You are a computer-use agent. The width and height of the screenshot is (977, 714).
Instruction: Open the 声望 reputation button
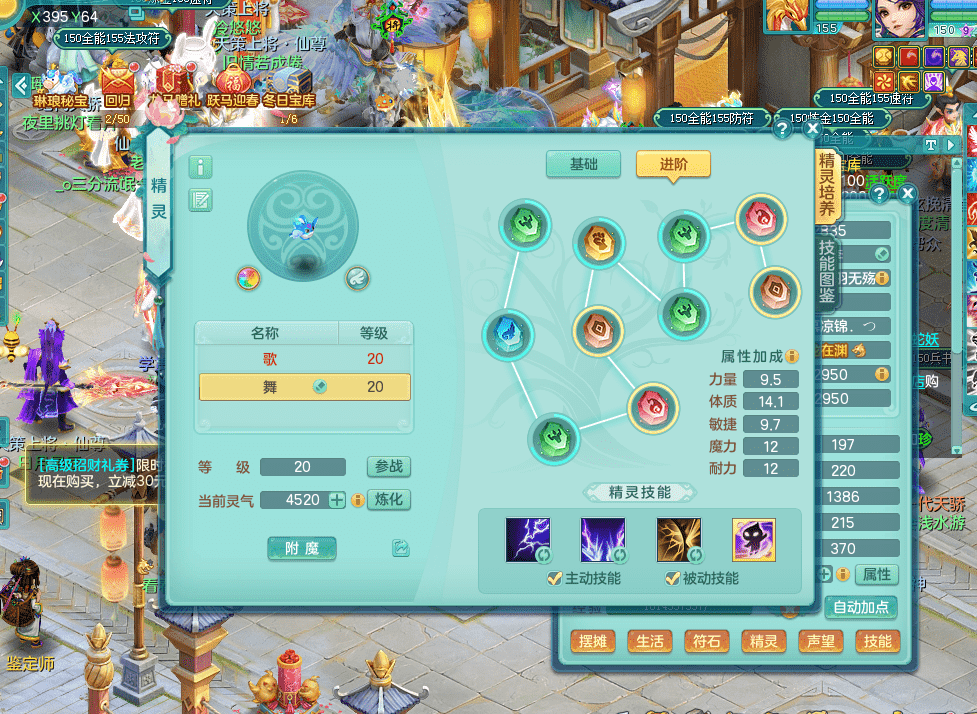click(x=820, y=642)
